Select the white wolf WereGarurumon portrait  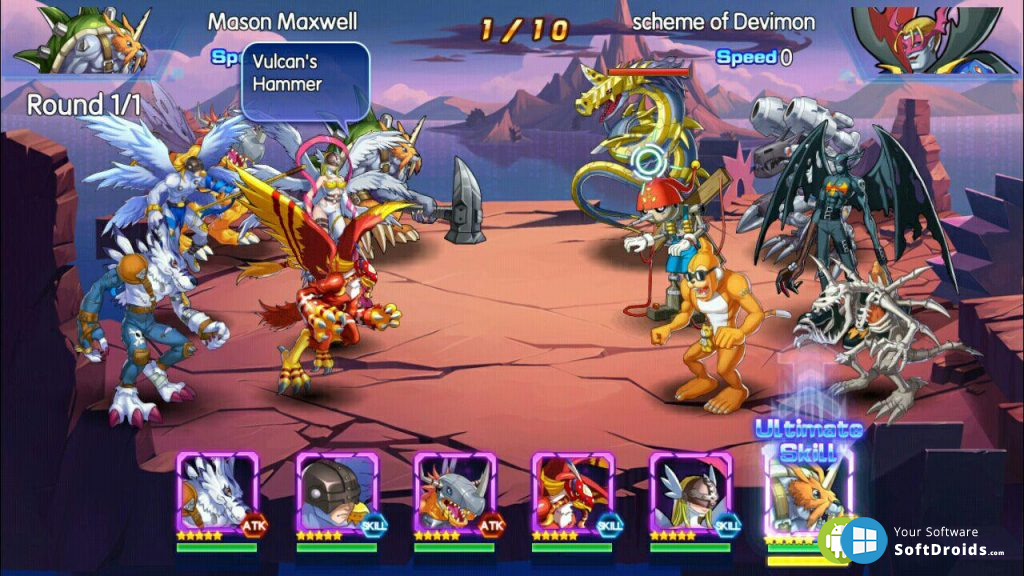pos(217,493)
